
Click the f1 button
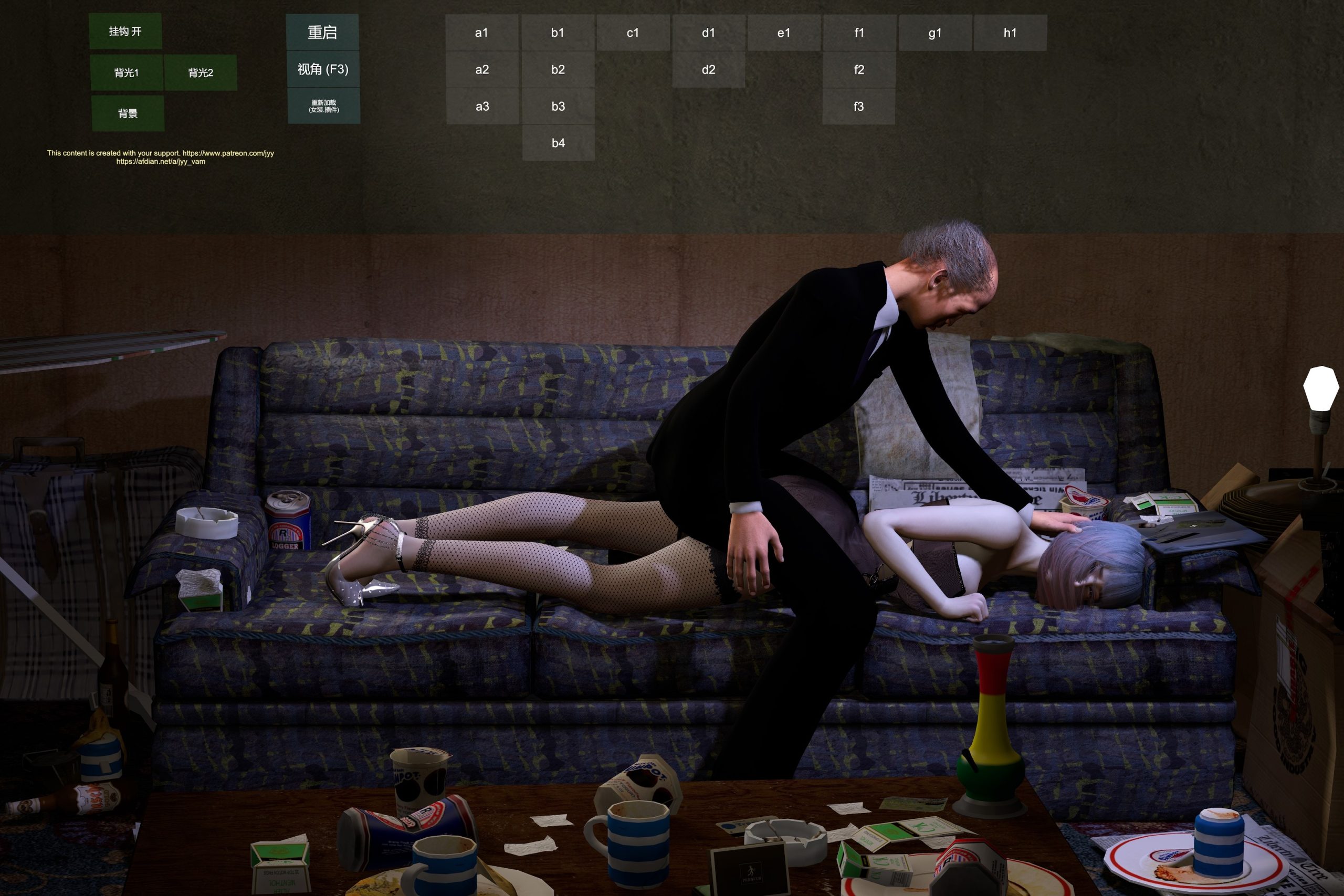[x=859, y=33]
